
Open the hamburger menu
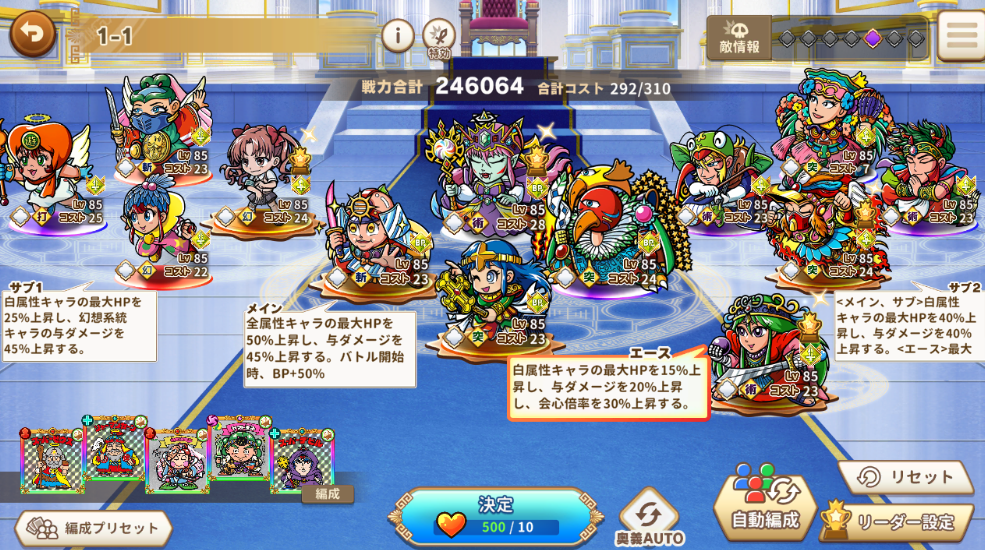coord(962,36)
